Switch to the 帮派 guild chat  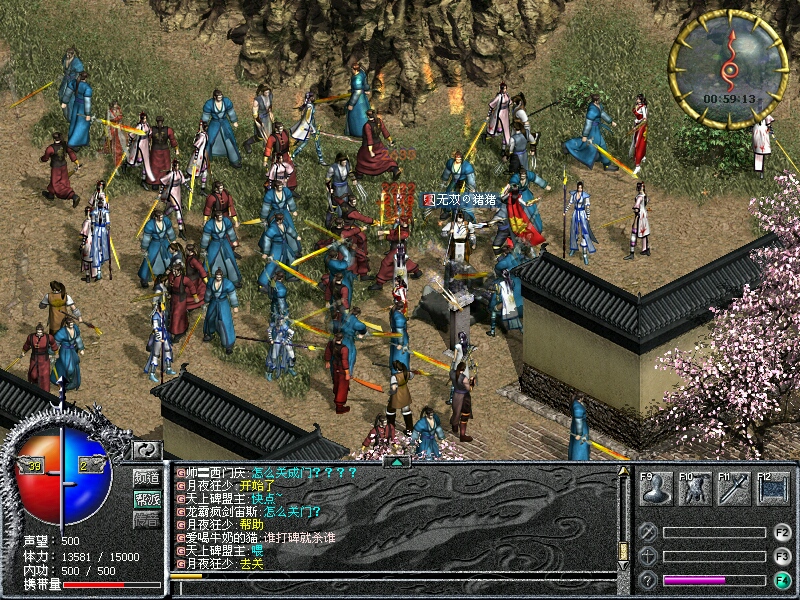(x=147, y=497)
